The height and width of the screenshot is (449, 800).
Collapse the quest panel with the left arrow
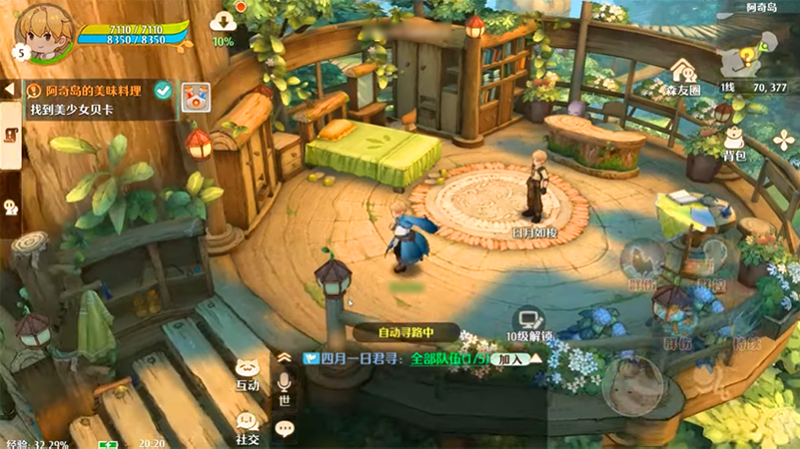(9, 90)
